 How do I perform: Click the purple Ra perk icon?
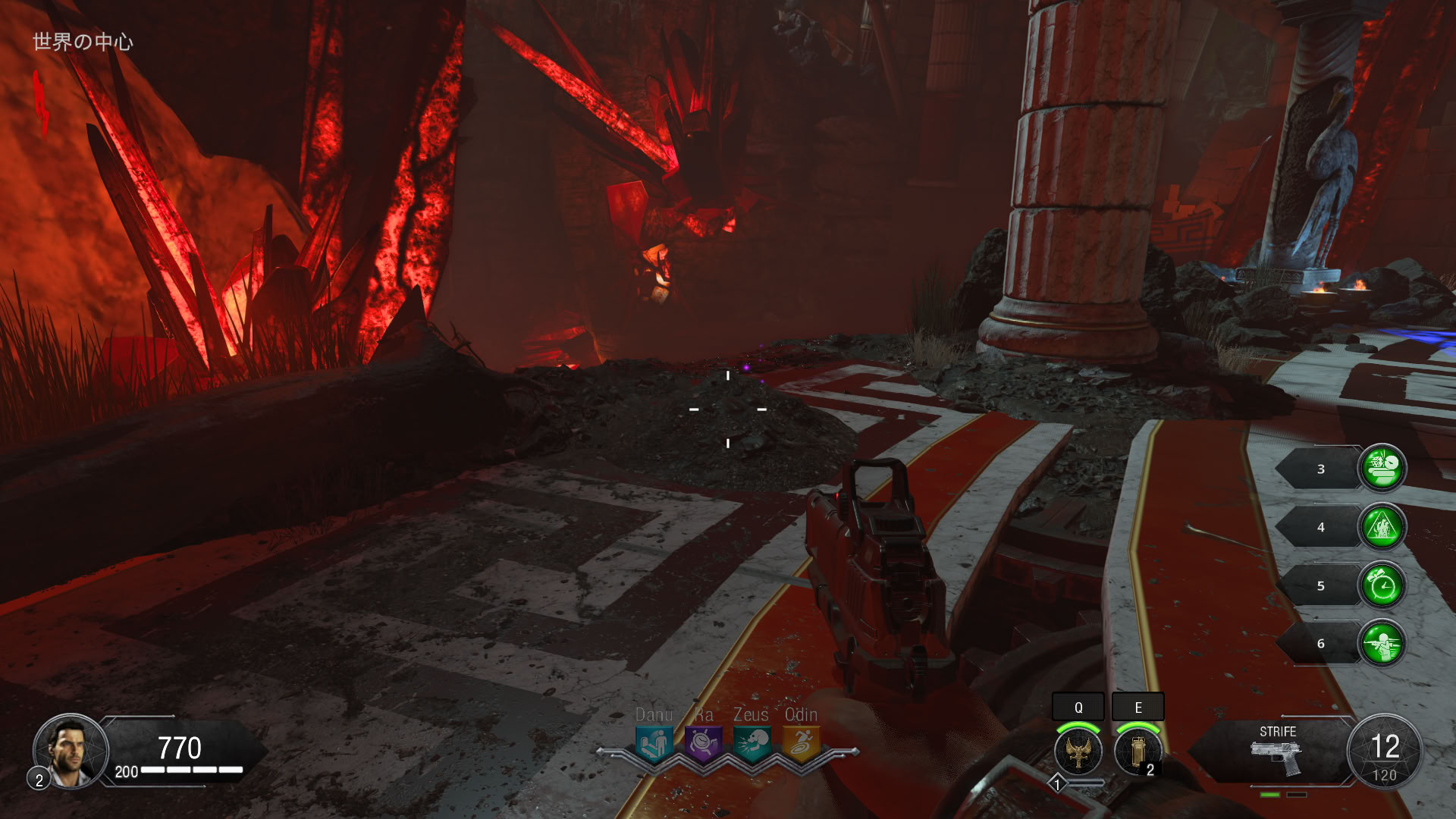click(703, 743)
